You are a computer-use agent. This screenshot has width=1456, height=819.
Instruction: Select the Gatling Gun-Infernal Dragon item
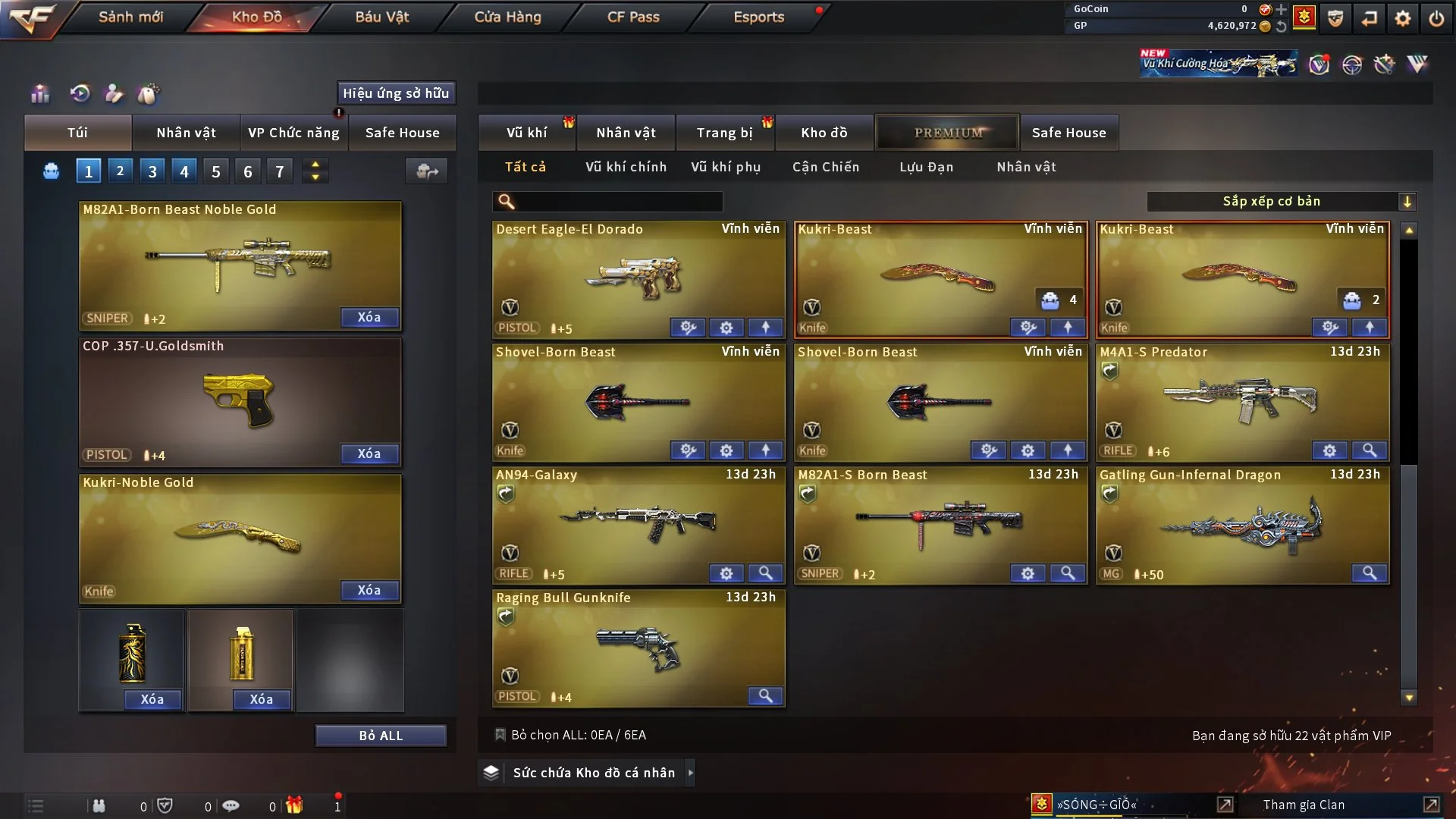click(1241, 523)
